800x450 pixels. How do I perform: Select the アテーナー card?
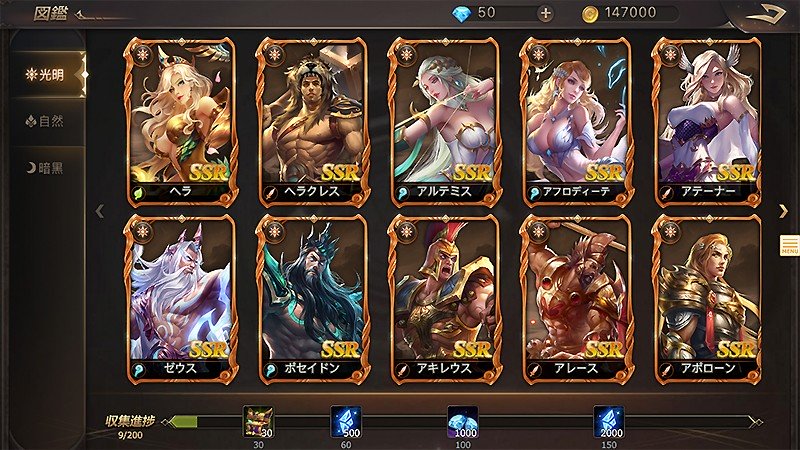coord(706,120)
